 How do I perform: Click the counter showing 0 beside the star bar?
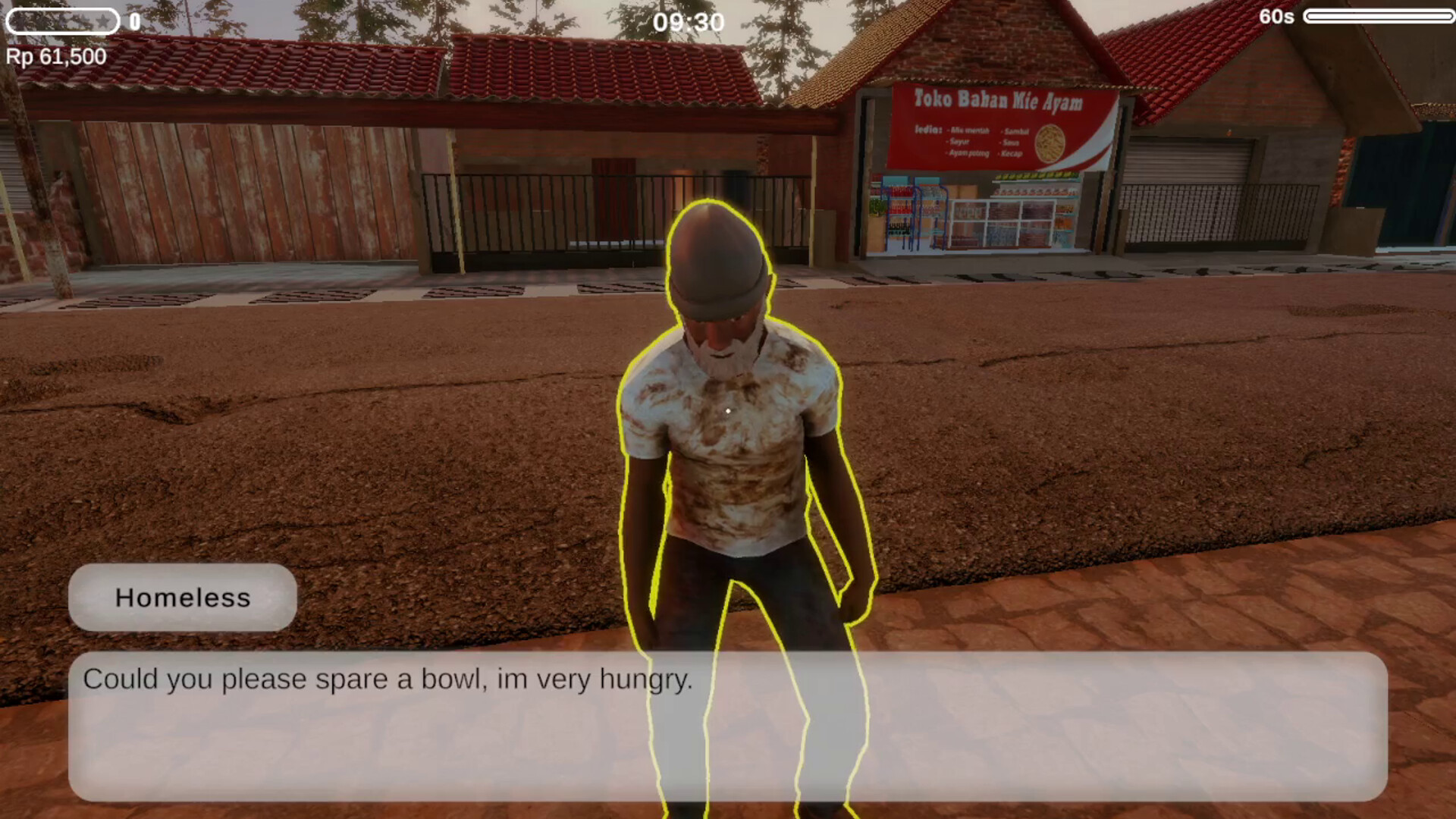tap(134, 22)
